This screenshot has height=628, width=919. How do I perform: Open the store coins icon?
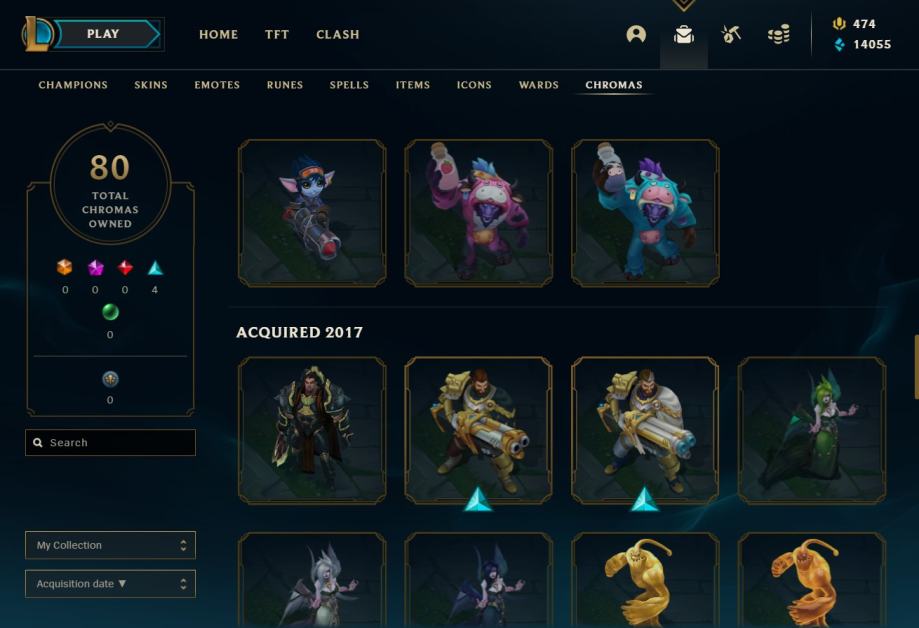pos(779,34)
